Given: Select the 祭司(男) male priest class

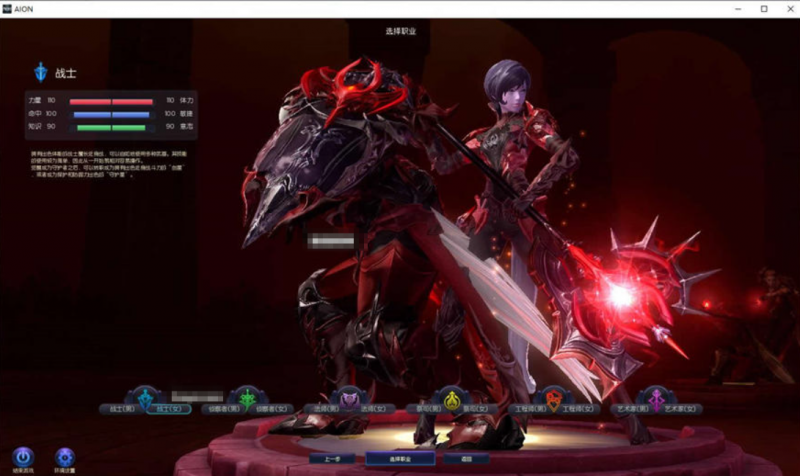Looking at the screenshot, I should (x=430, y=409).
